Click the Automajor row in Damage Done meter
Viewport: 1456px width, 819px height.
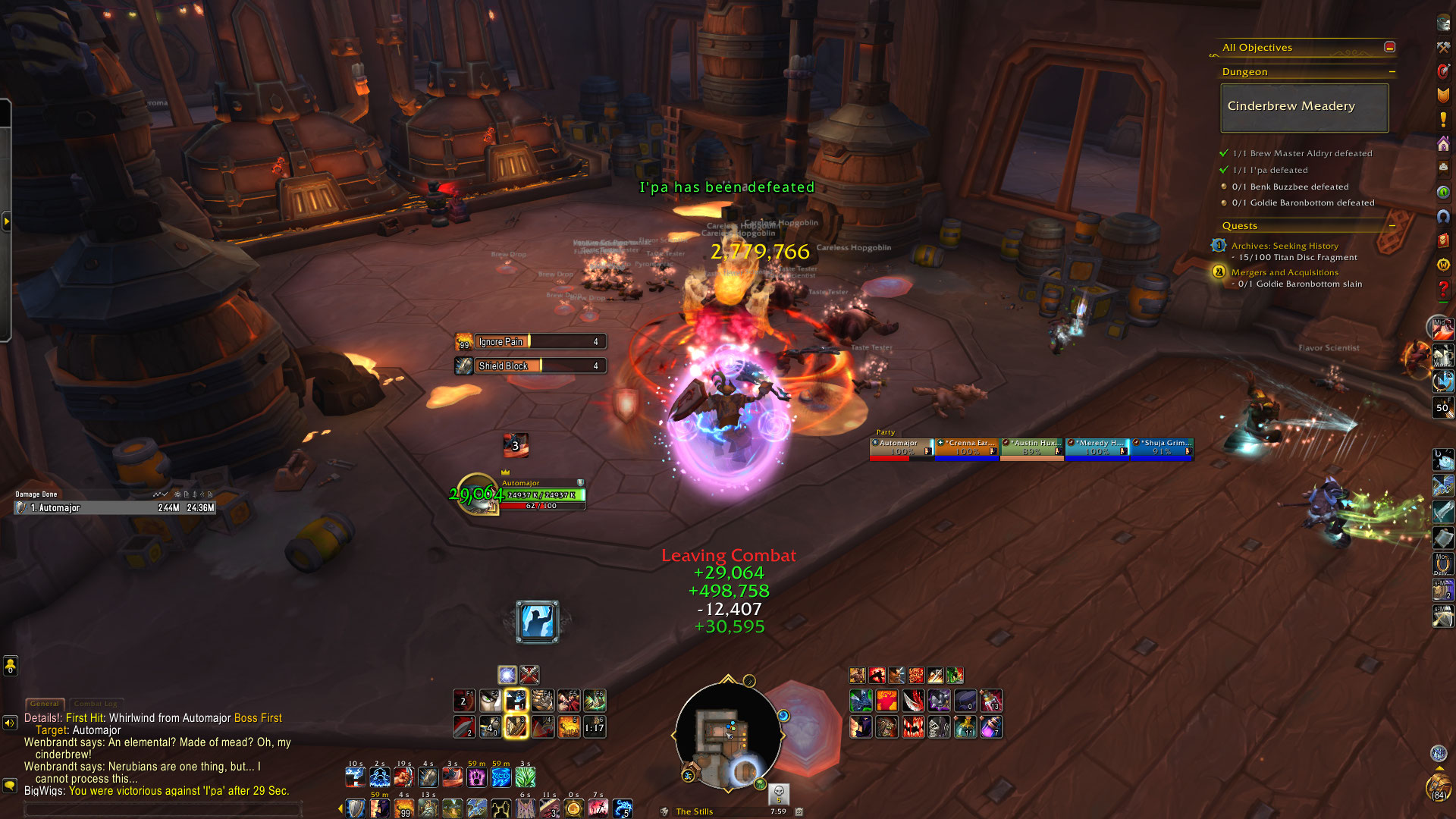coord(115,508)
